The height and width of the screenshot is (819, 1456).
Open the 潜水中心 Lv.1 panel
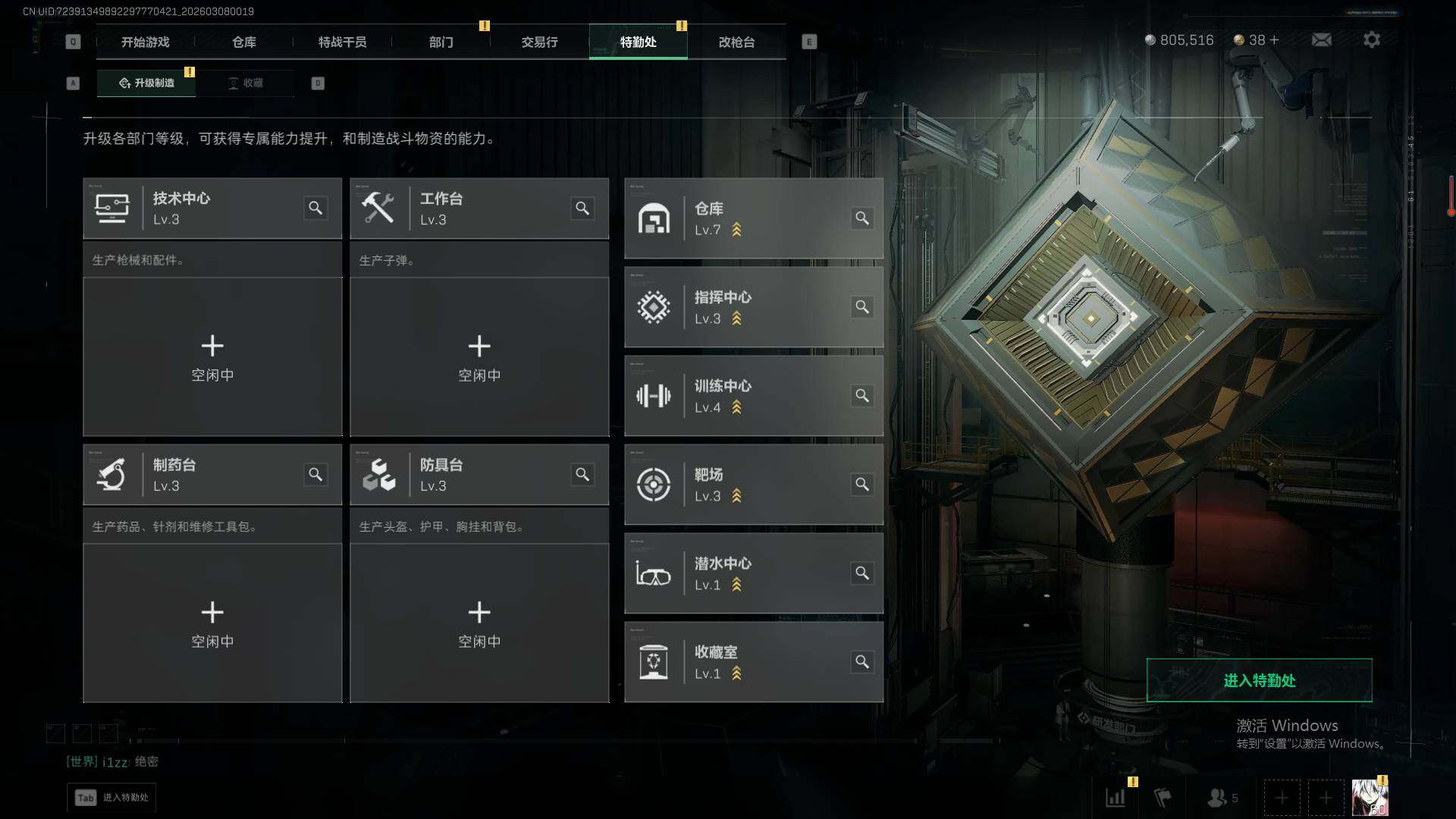pyautogui.click(x=753, y=573)
